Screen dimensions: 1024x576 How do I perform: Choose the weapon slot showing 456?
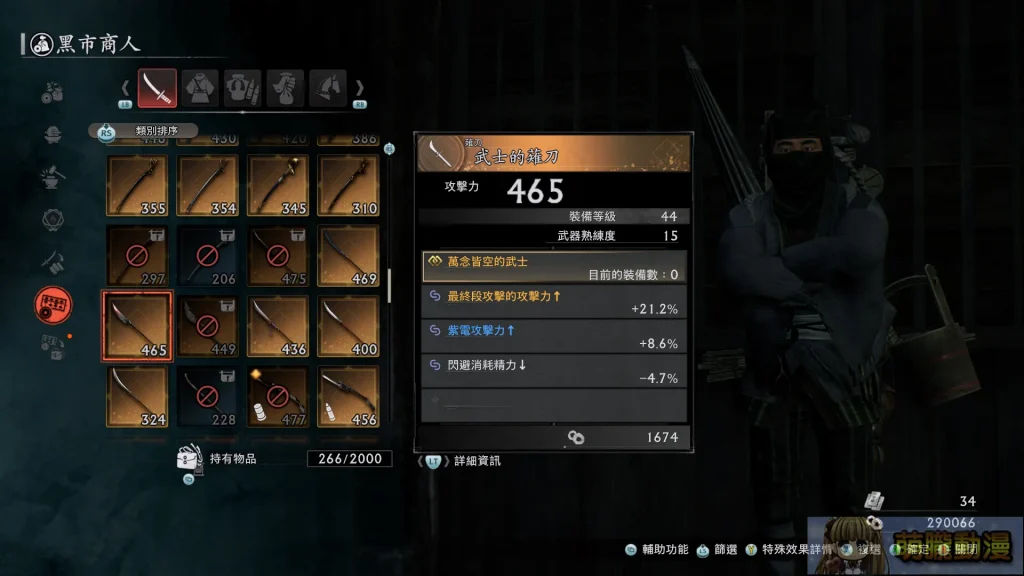click(348, 396)
